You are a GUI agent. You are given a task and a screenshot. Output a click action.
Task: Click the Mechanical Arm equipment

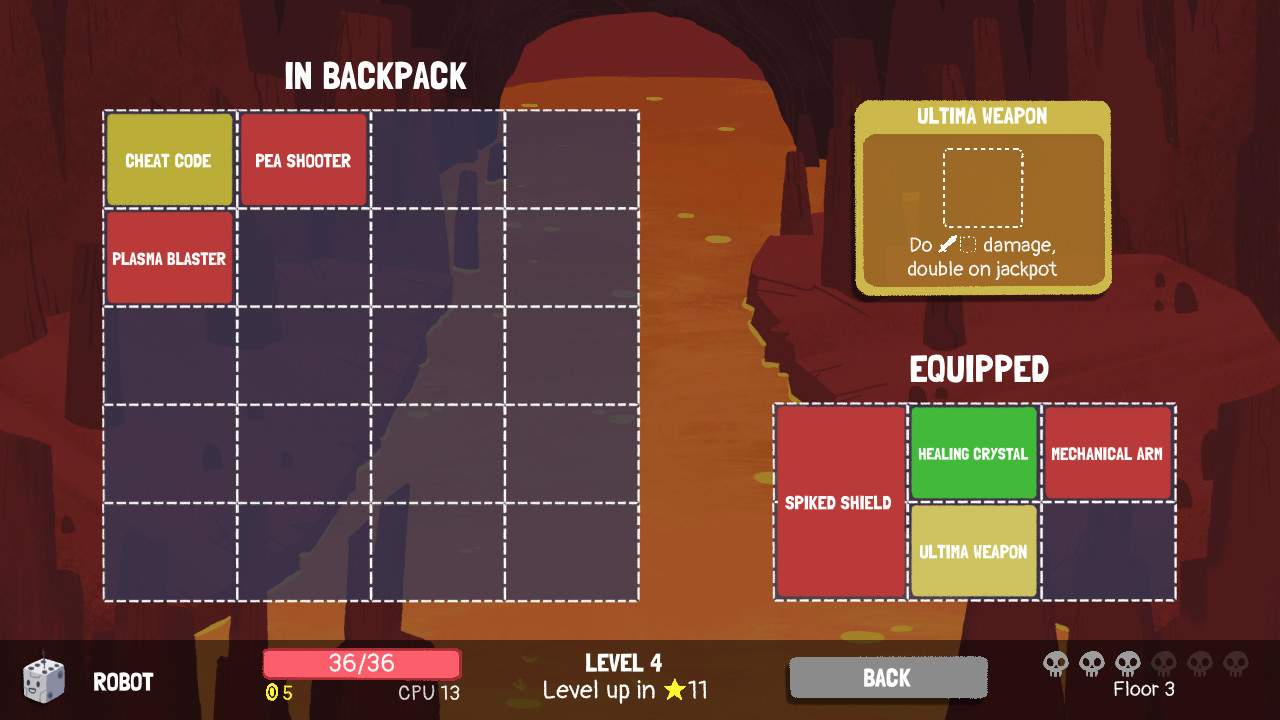click(1107, 452)
